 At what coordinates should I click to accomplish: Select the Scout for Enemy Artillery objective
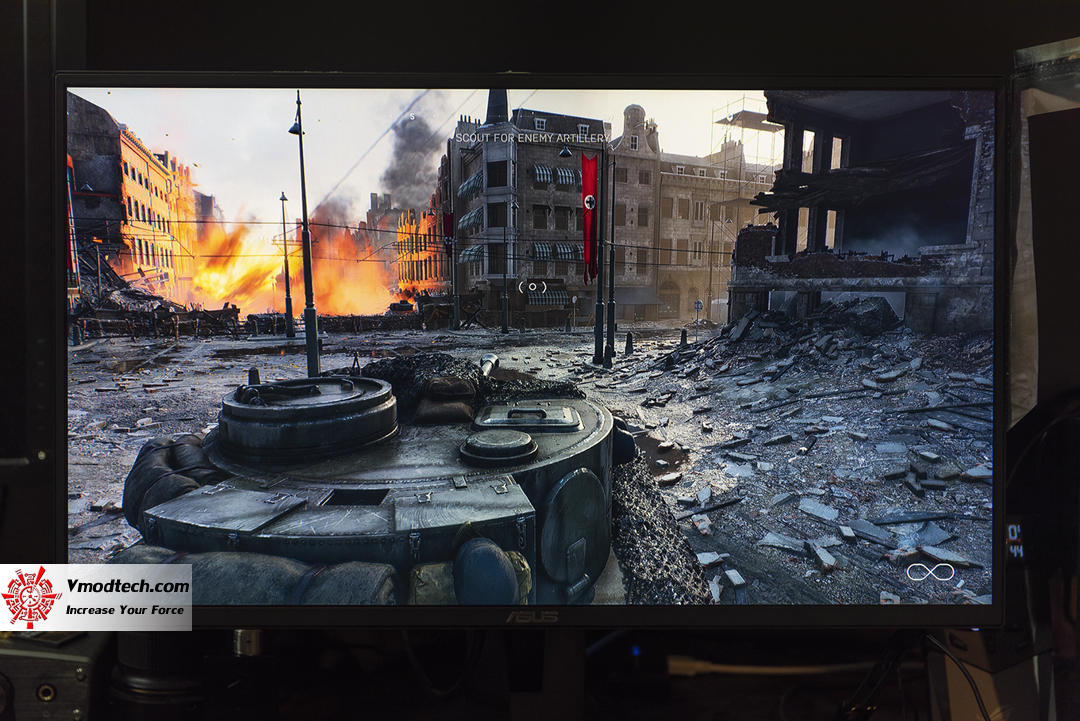(531, 138)
